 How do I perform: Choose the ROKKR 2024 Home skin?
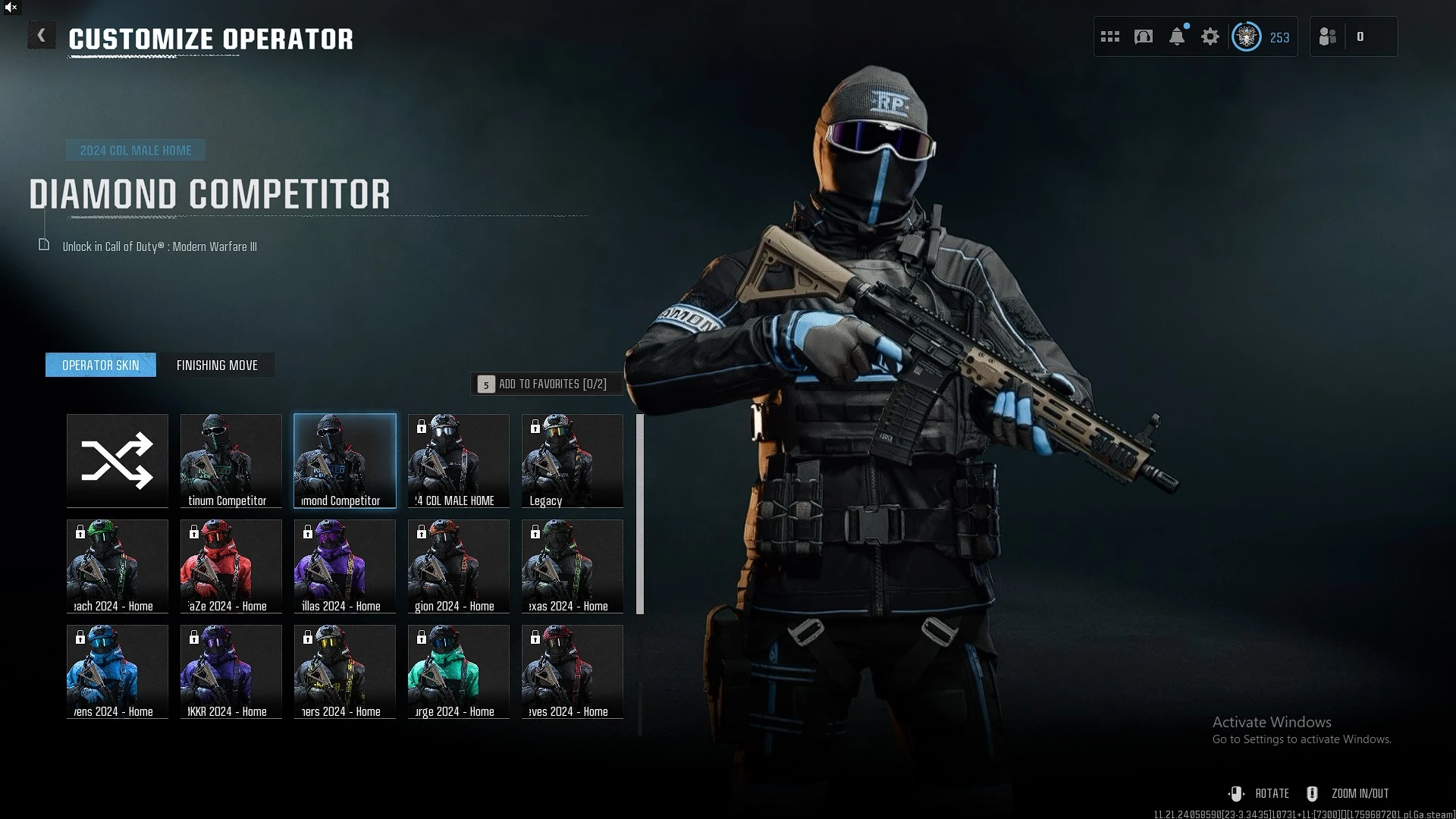231,671
